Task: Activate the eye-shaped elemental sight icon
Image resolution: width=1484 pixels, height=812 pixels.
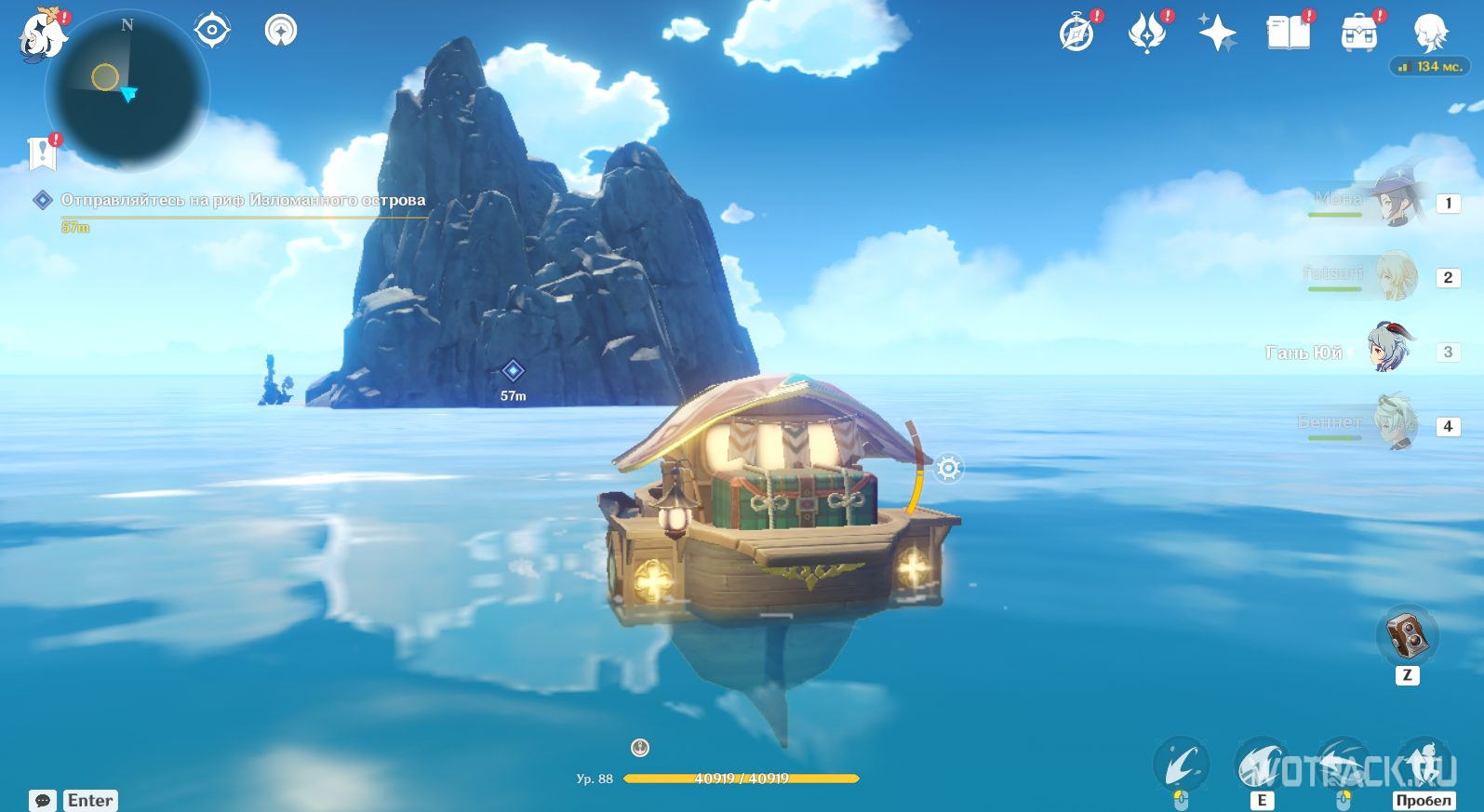Action: [x=211, y=31]
